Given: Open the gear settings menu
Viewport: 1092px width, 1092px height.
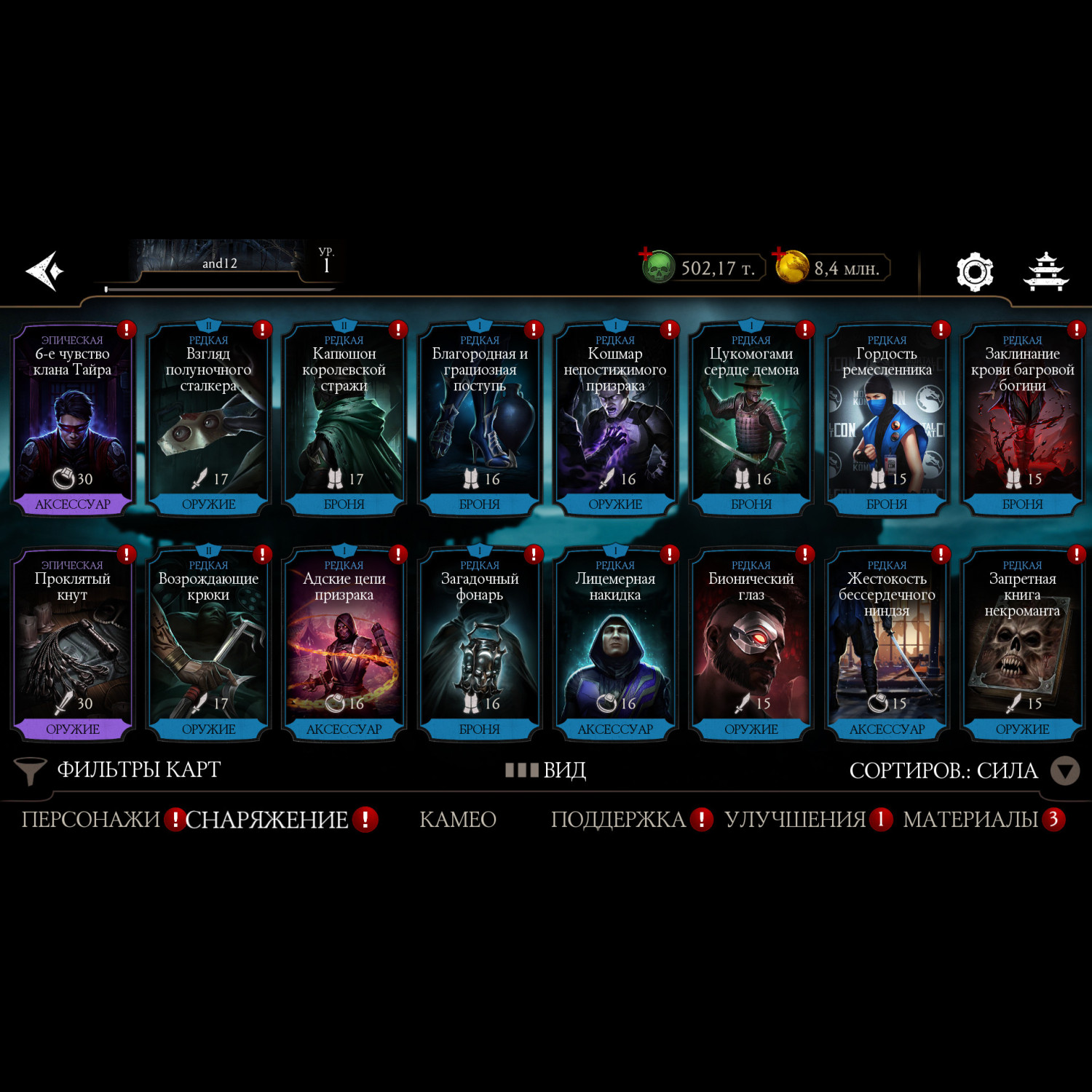Looking at the screenshot, I should point(974,272).
